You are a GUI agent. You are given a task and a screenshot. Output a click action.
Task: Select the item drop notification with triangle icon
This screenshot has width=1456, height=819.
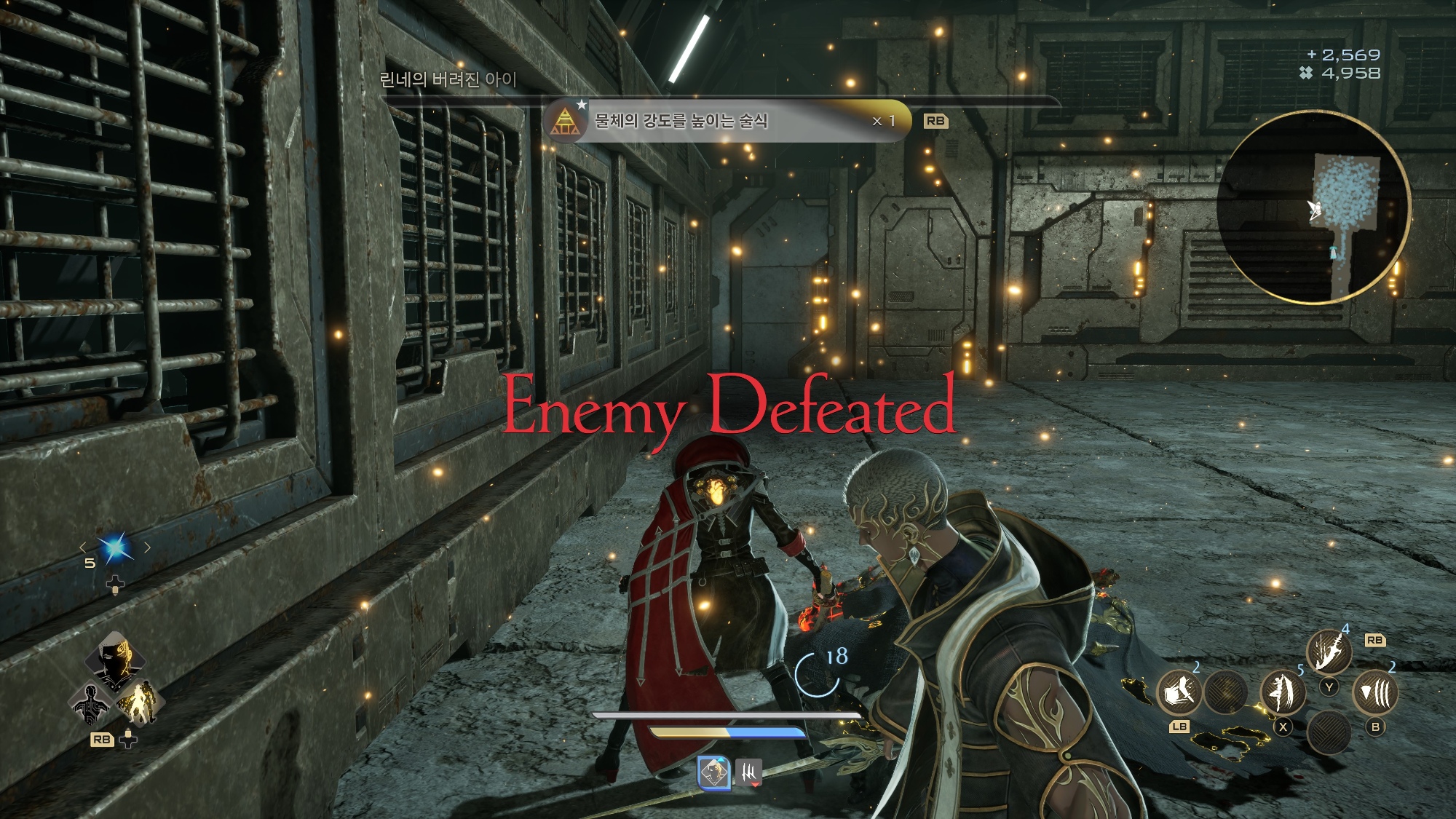(728, 121)
